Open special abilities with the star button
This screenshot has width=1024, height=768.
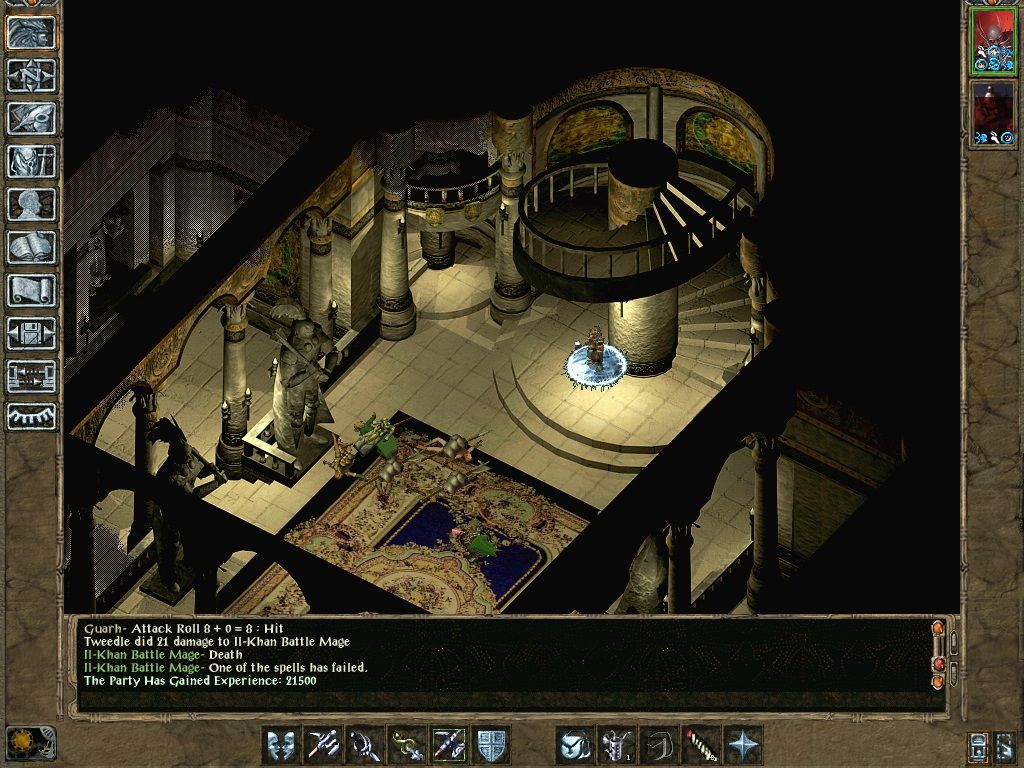point(743,745)
